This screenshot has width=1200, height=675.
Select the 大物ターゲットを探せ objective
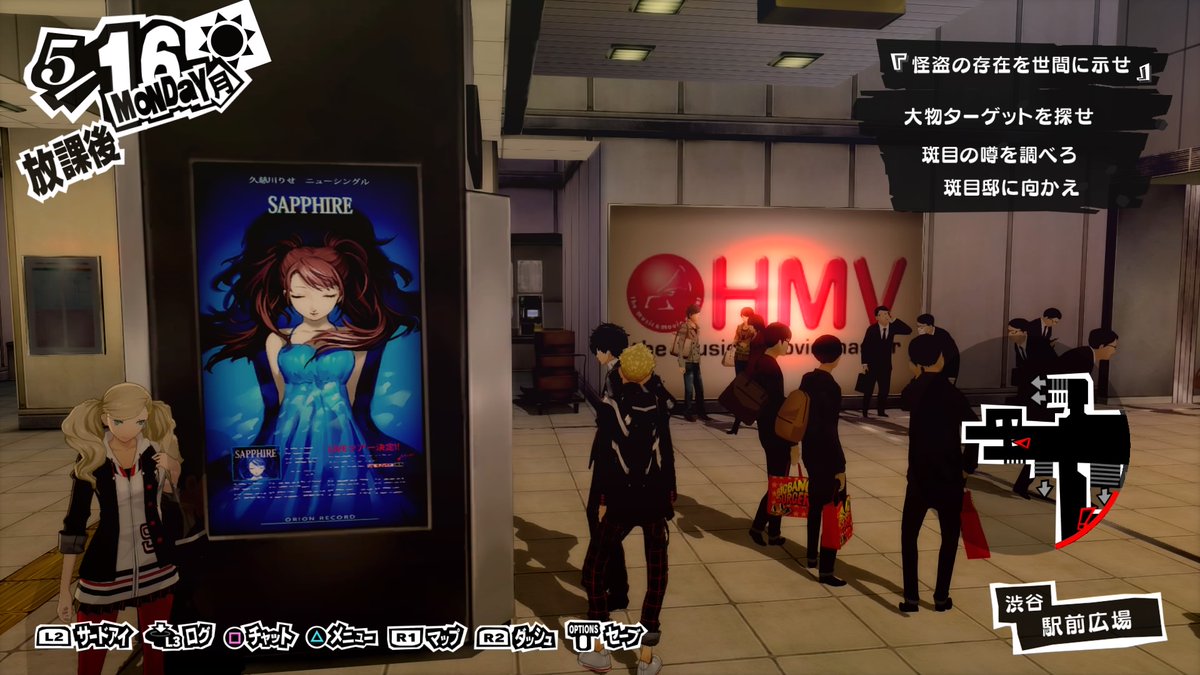click(x=998, y=117)
